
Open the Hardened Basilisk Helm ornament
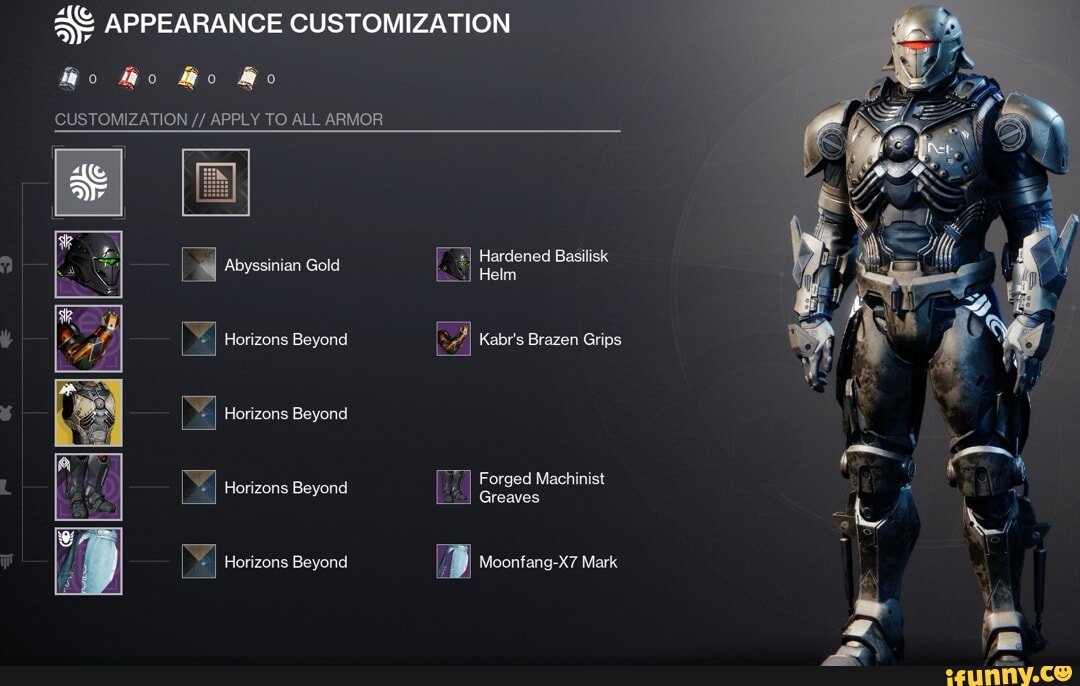[x=454, y=265]
